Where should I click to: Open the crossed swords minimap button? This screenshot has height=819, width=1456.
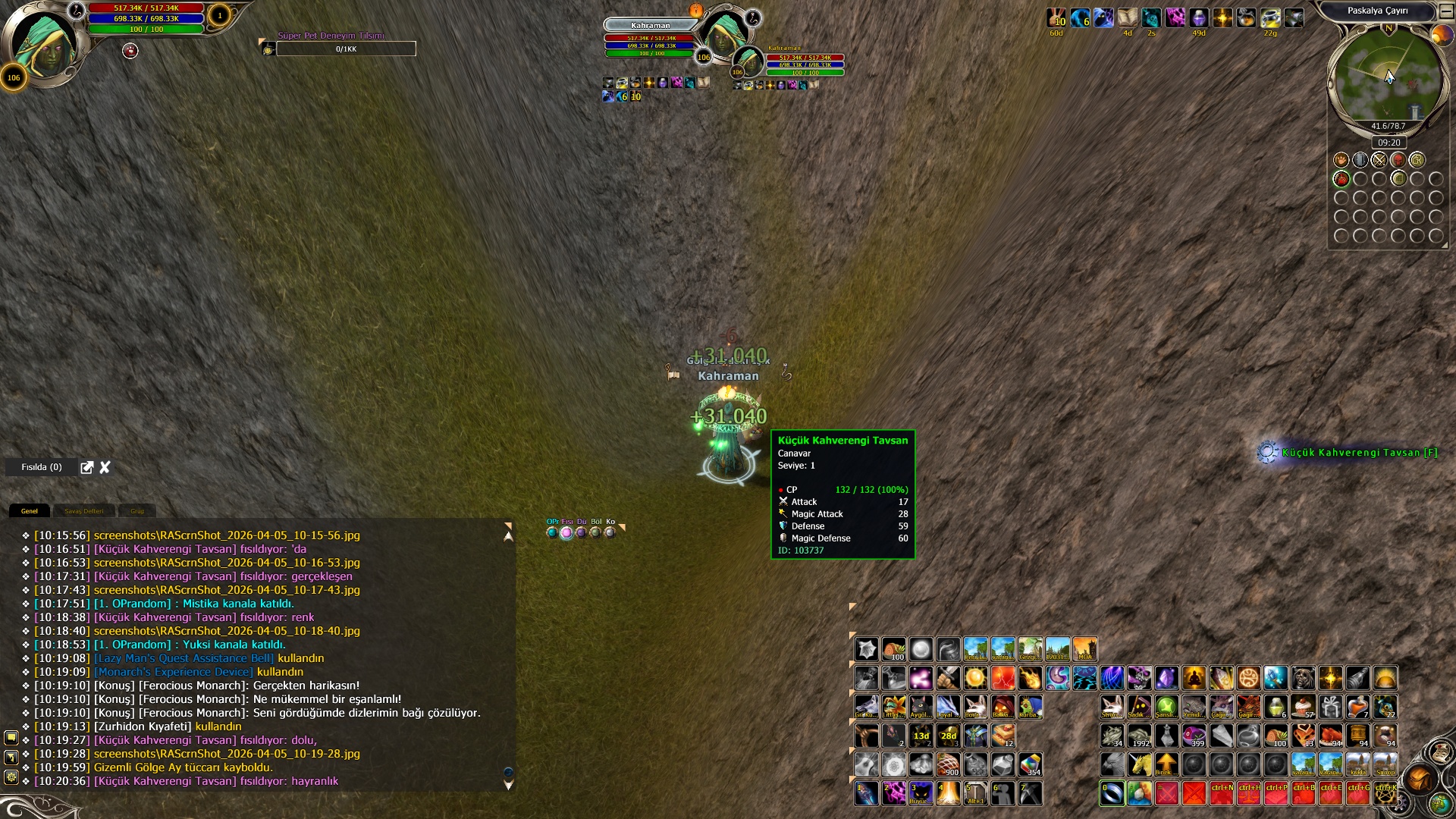(x=1379, y=160)
